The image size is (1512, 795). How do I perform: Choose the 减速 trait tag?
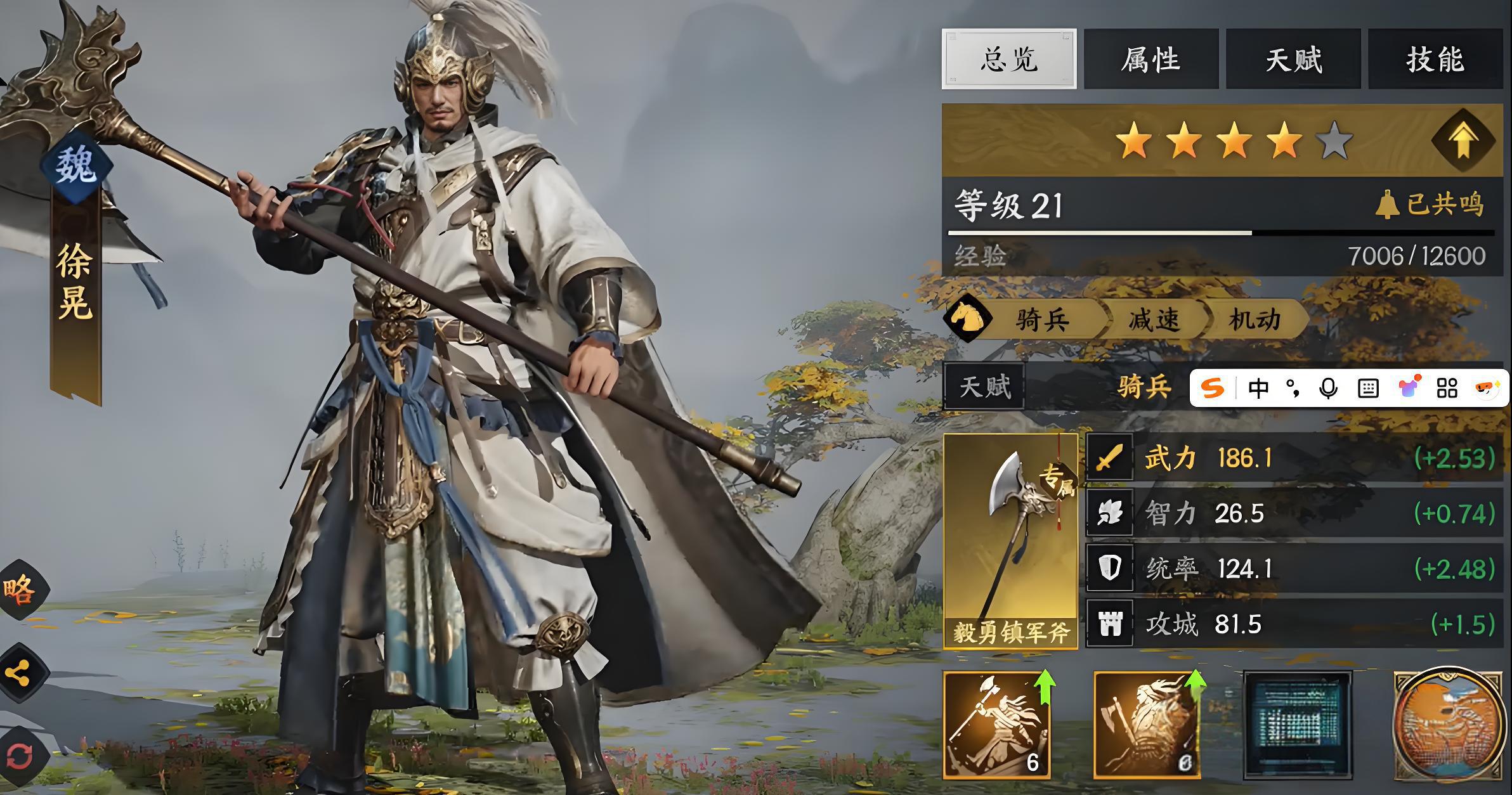coord(1154,320)
